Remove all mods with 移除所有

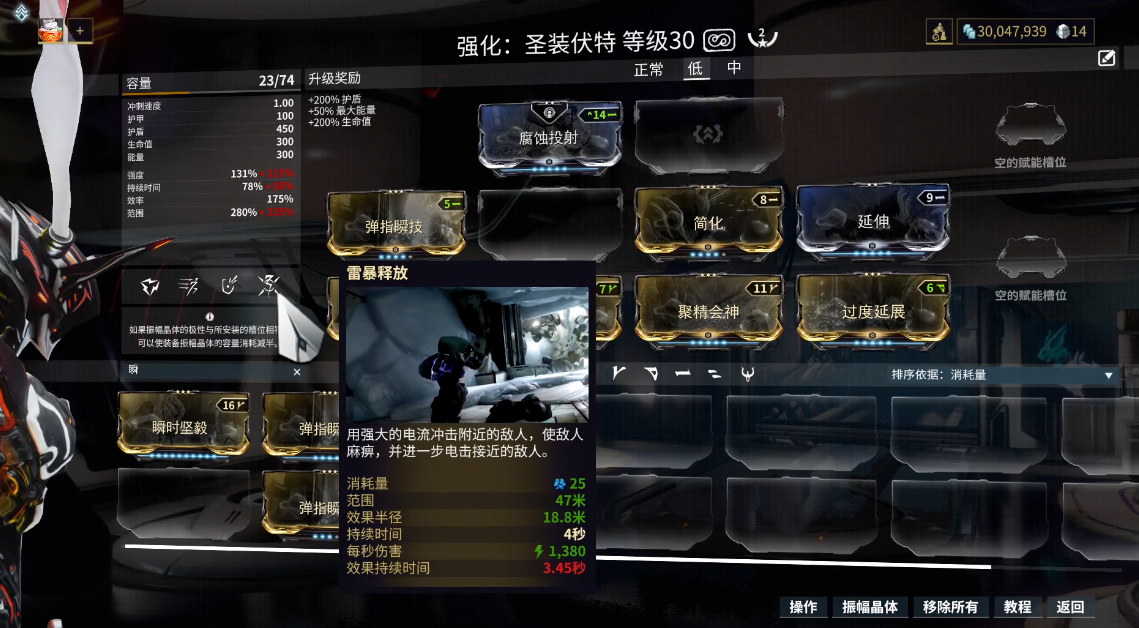pos(950,607)
